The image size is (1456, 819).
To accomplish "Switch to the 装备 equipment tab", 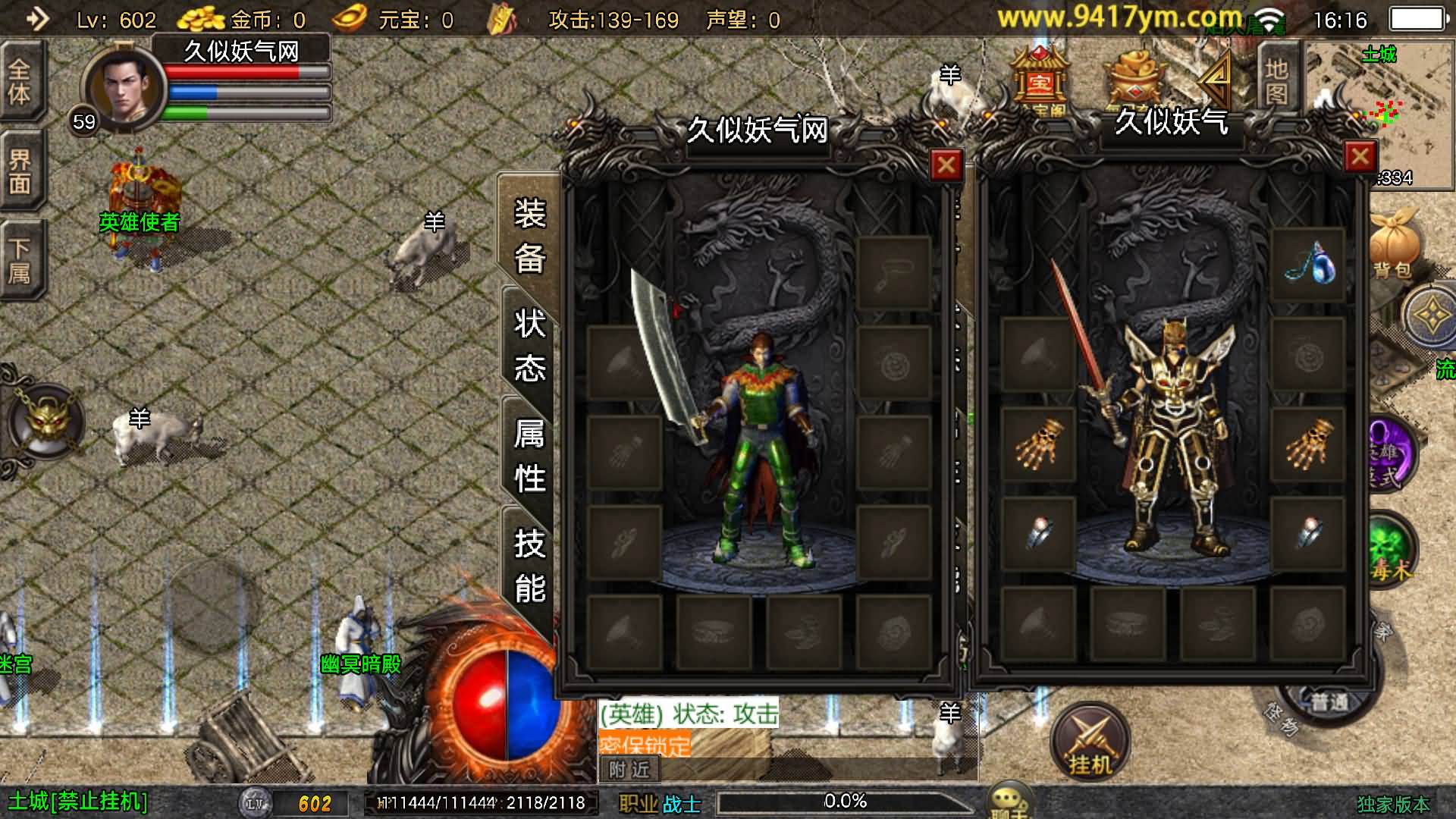I will point(529,235).
